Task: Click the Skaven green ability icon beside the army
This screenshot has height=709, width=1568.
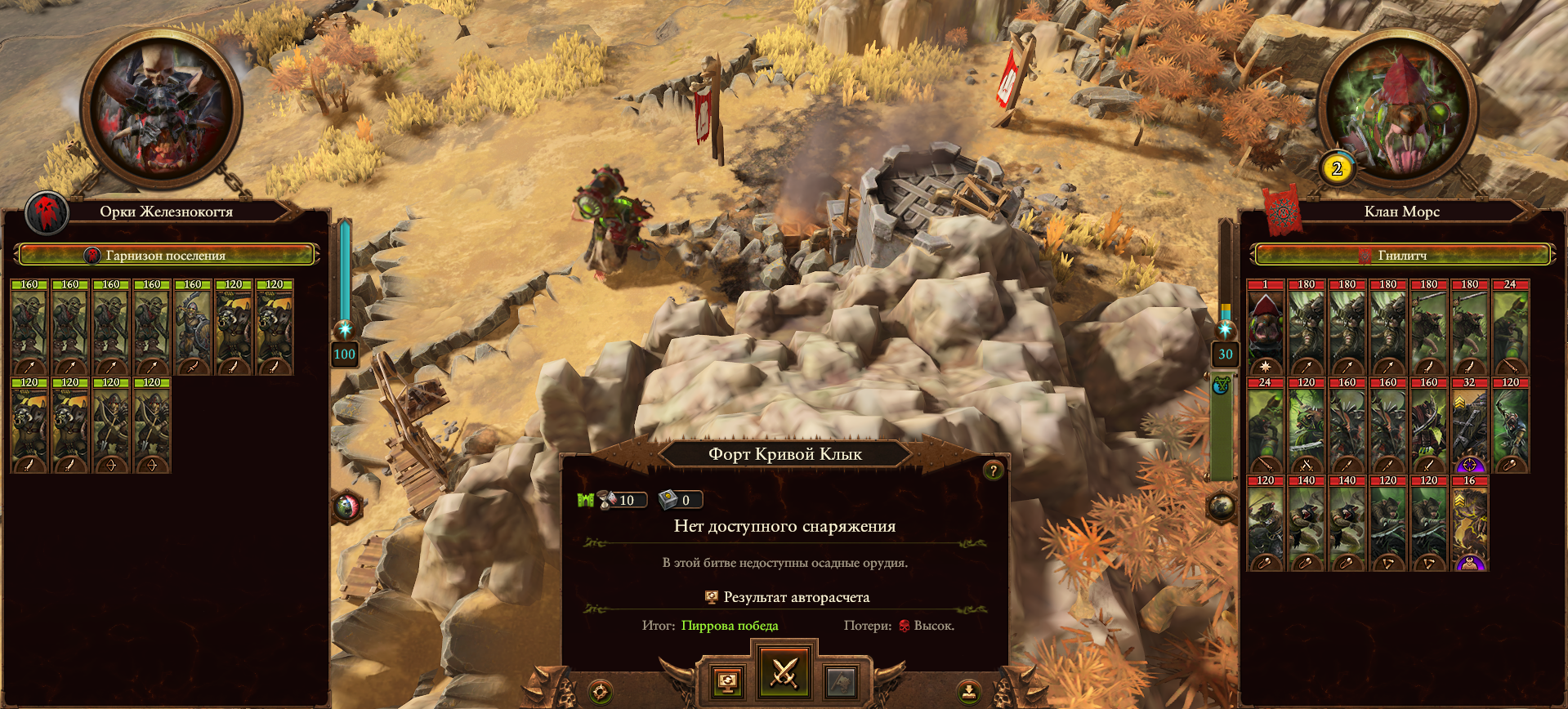Action: pyautogui.click(x=1221, y=385)
